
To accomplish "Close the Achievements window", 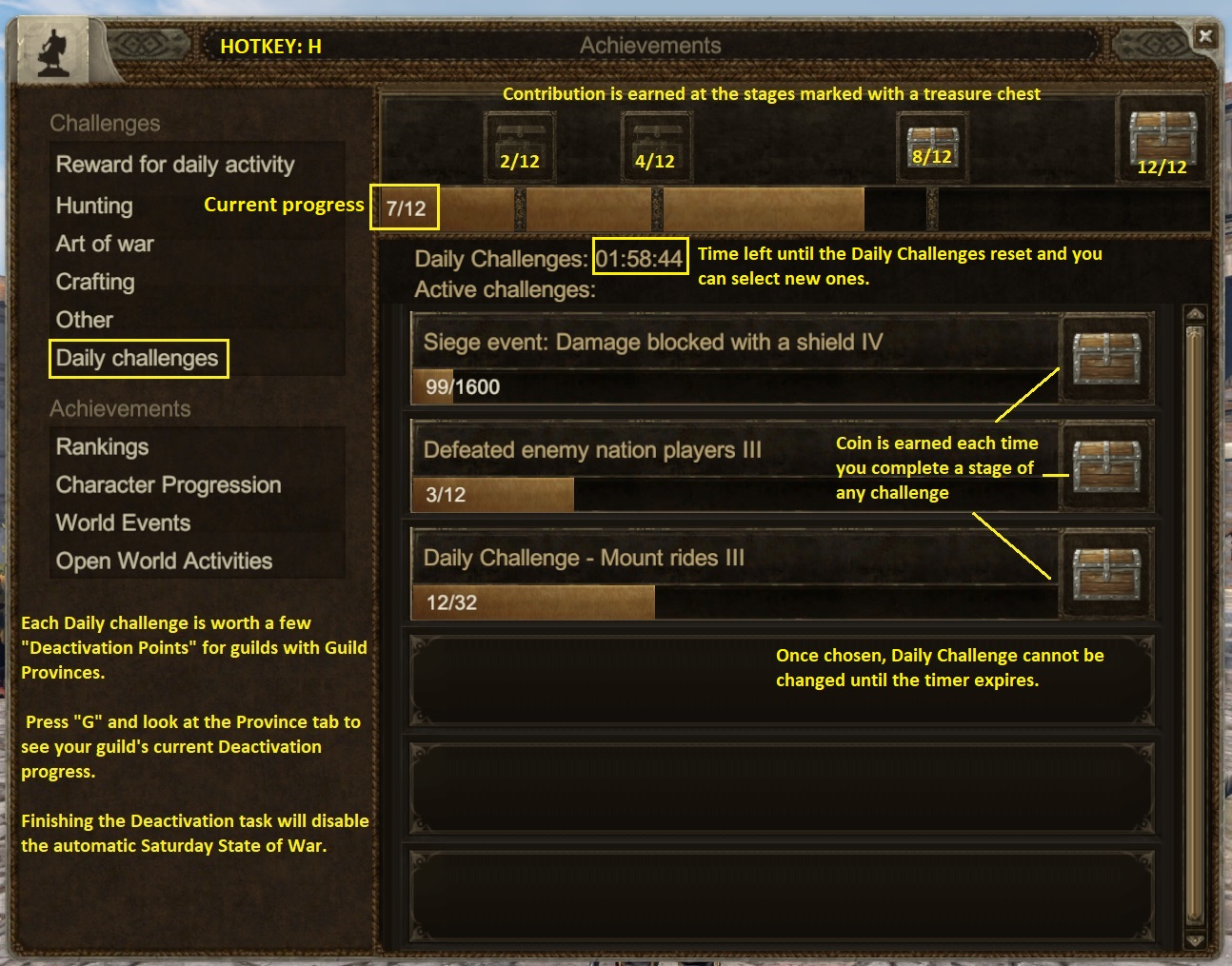I will (1204, 37).
